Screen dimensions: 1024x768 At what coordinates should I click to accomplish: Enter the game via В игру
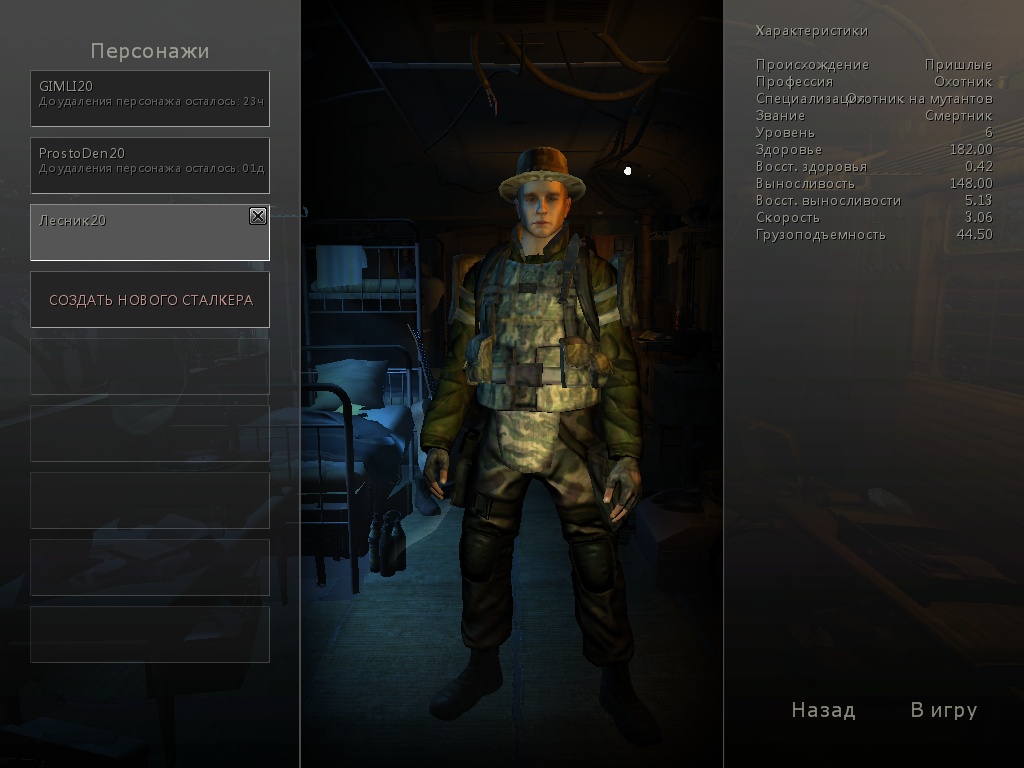pyautogui.click(x=943, y=710)
